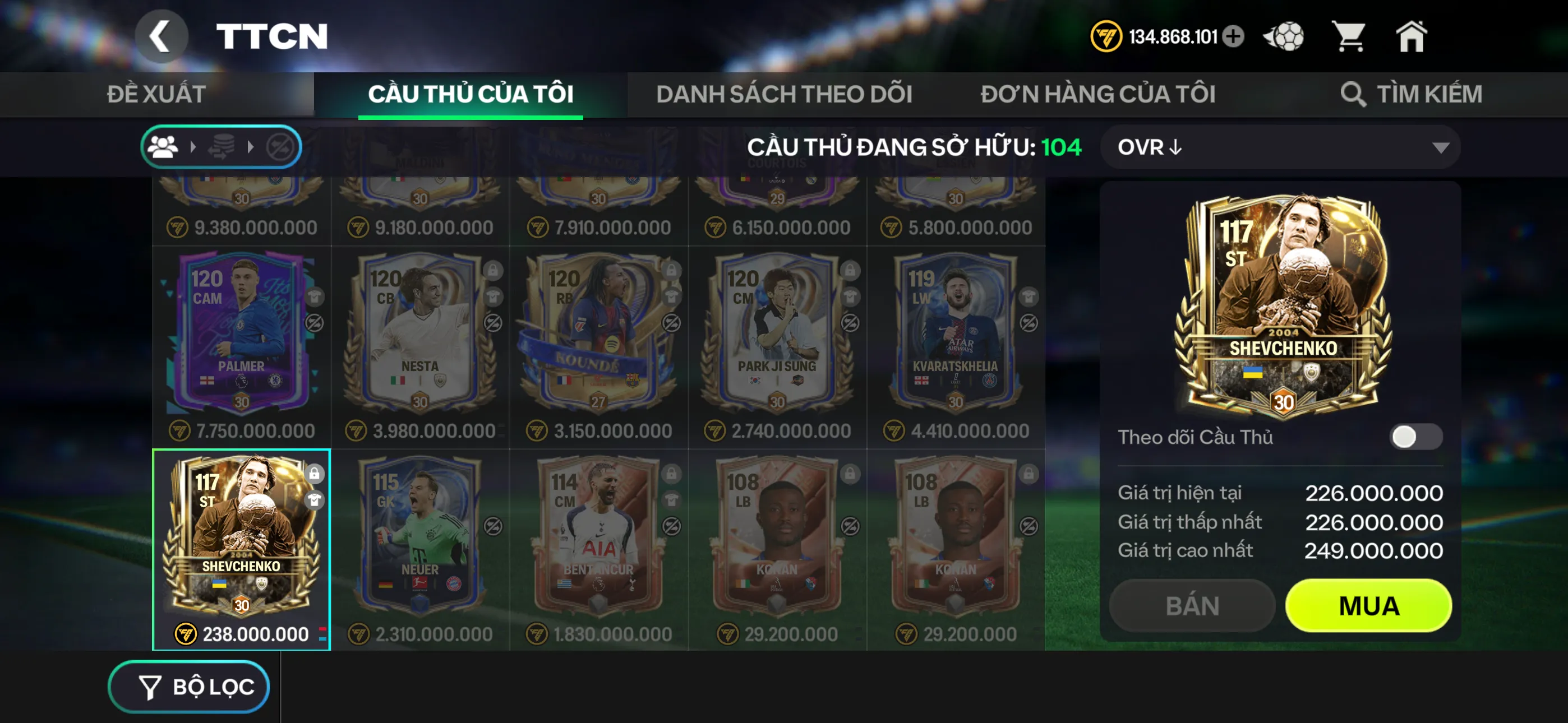The width and height of the screenshot is (1568, 723).
Task: Select the Neuer player card
Action: point(419,536)
